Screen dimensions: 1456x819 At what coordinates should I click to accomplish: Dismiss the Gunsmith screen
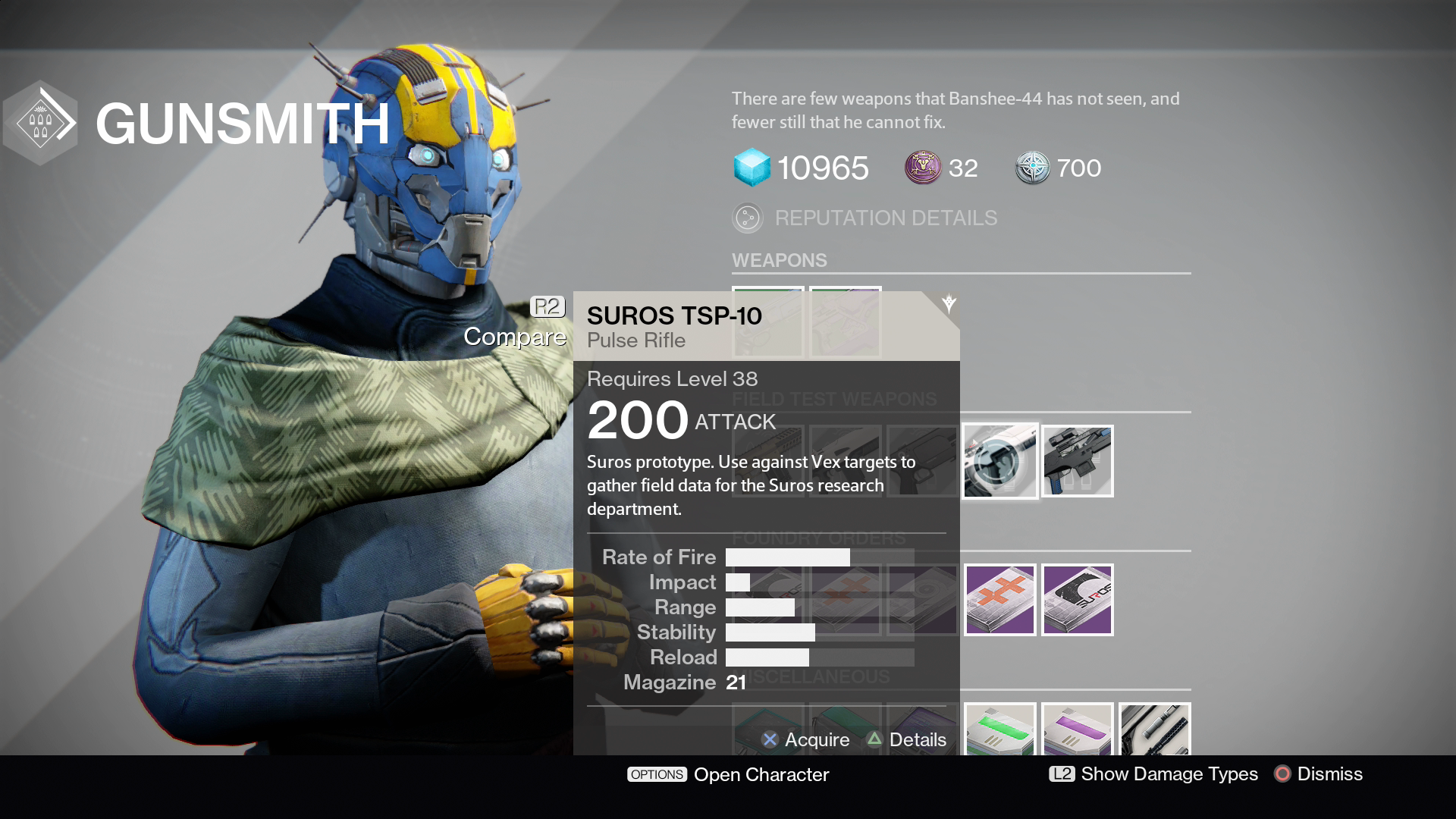tap(1319, 773)
